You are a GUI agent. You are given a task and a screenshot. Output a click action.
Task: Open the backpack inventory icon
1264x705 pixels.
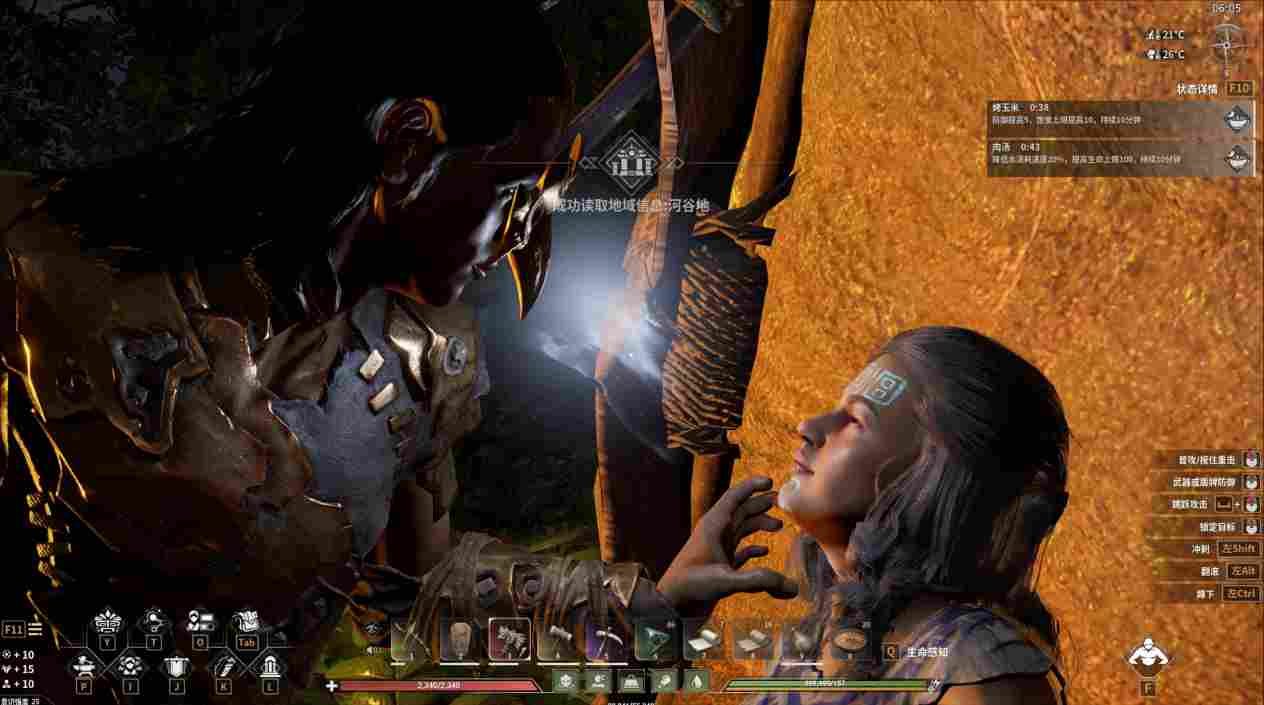click(x=245, y=622)
